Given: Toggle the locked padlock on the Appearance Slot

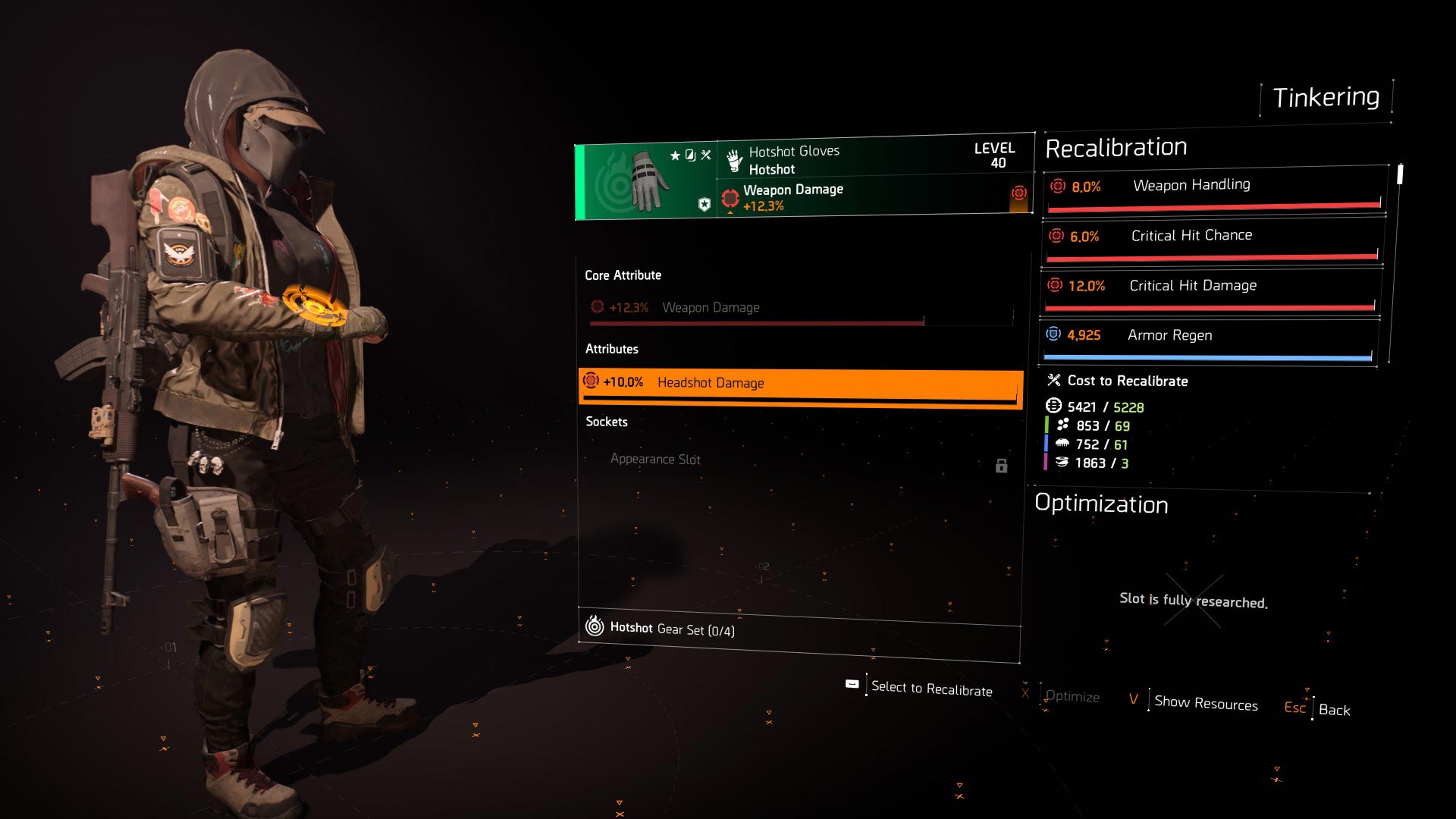Looking at the screenshot, I should (x=1003, y=466).
